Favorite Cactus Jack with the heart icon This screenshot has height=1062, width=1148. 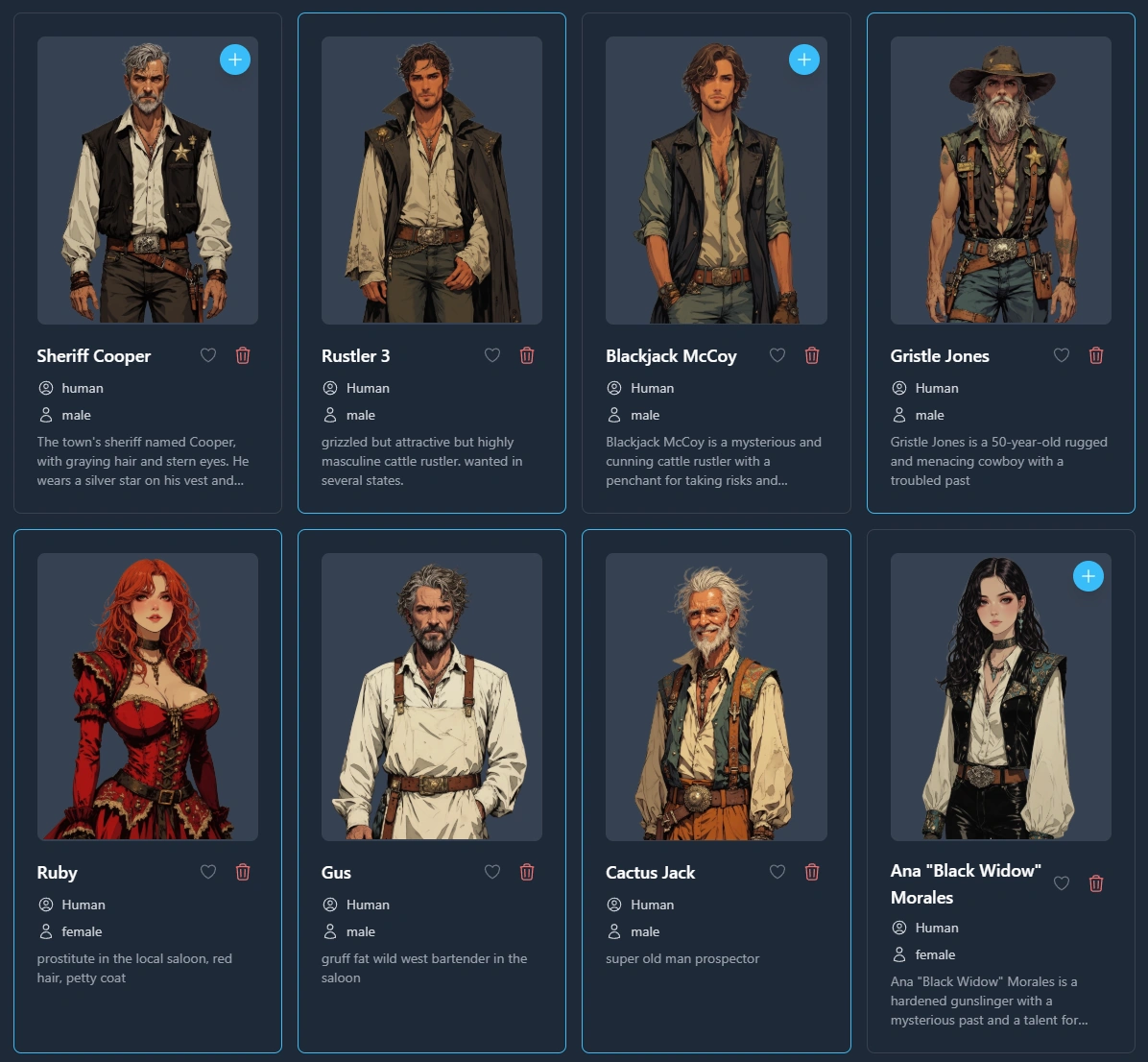point(777,872)
